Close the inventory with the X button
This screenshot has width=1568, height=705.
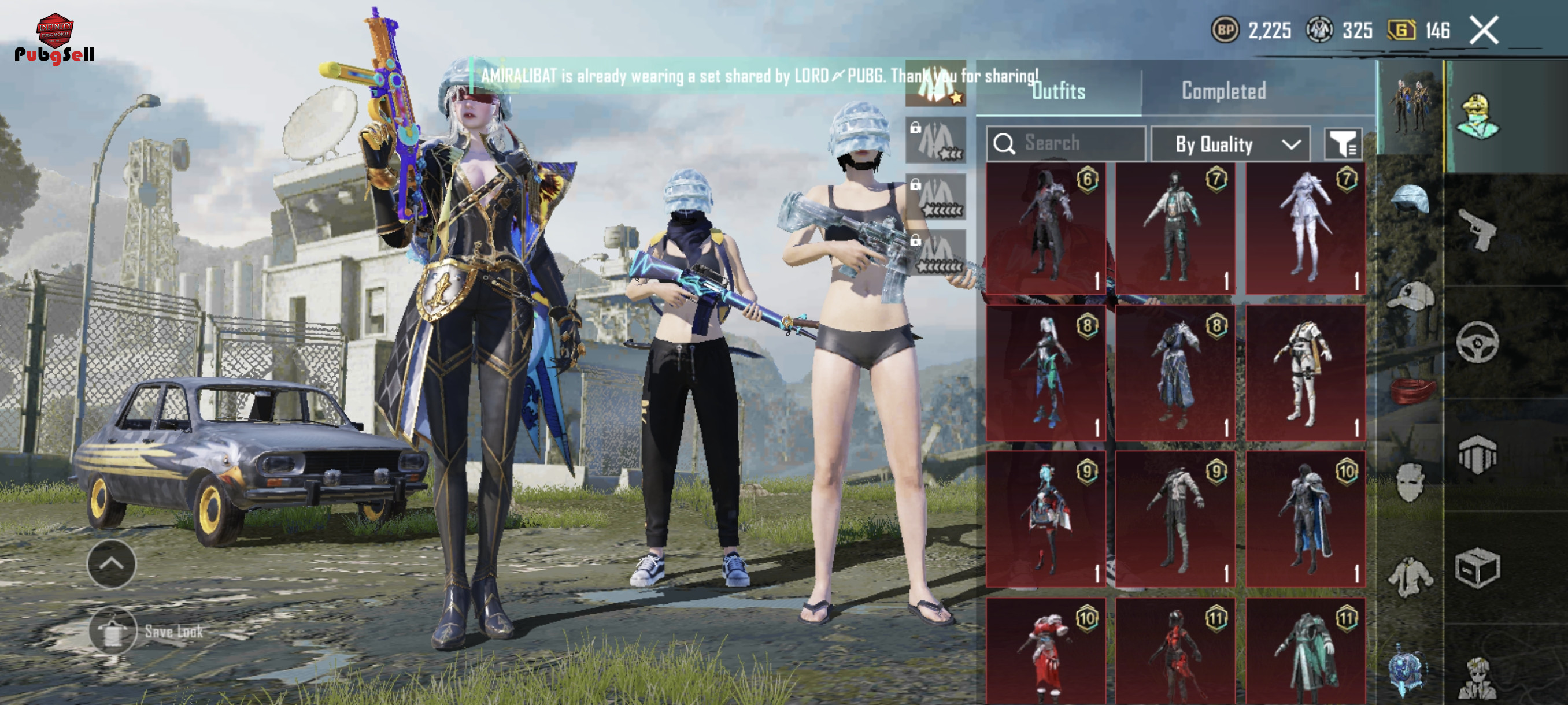(x=1484, y=30)
